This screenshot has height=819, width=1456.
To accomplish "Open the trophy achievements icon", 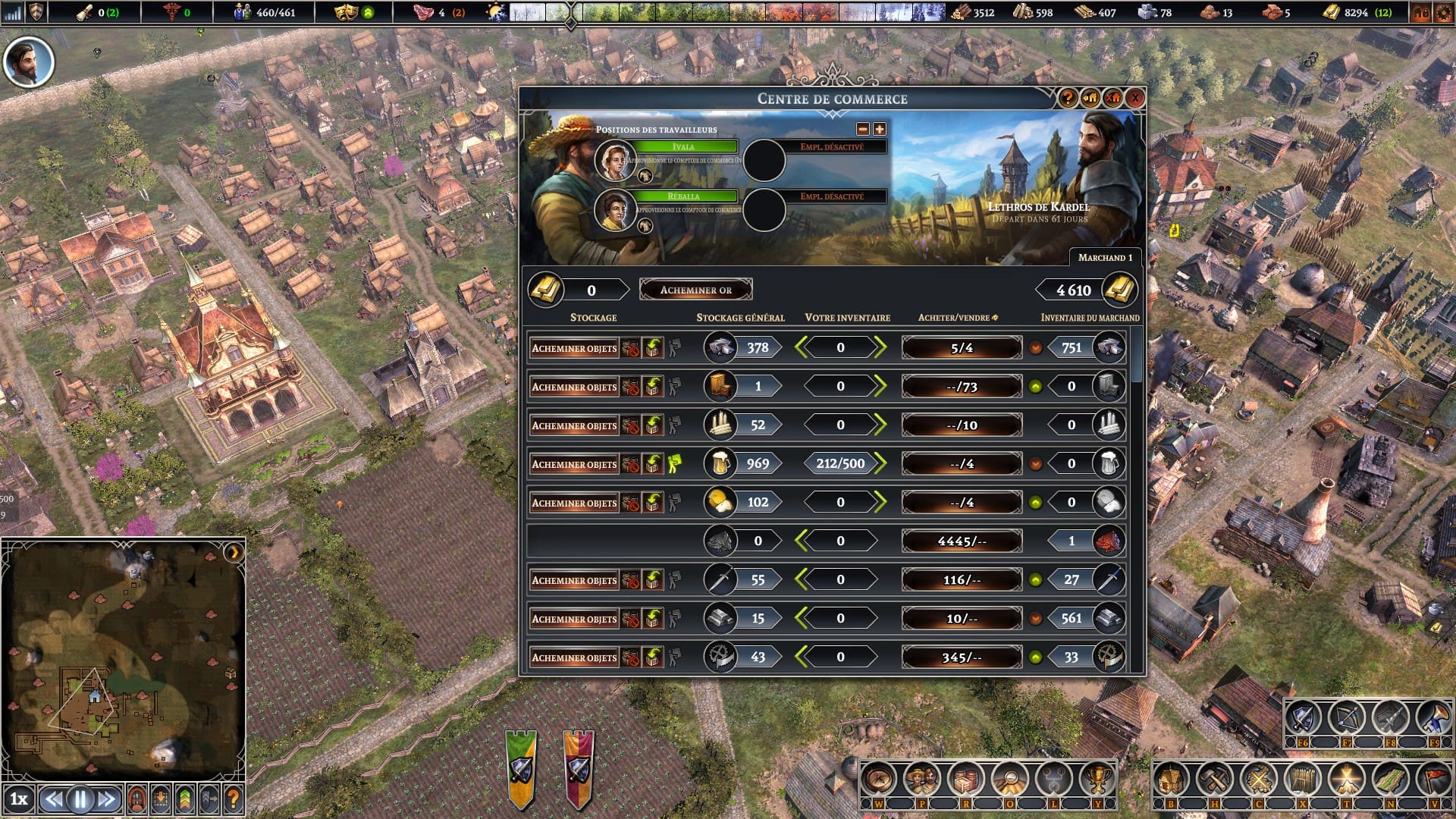I will coord(1097,779).
